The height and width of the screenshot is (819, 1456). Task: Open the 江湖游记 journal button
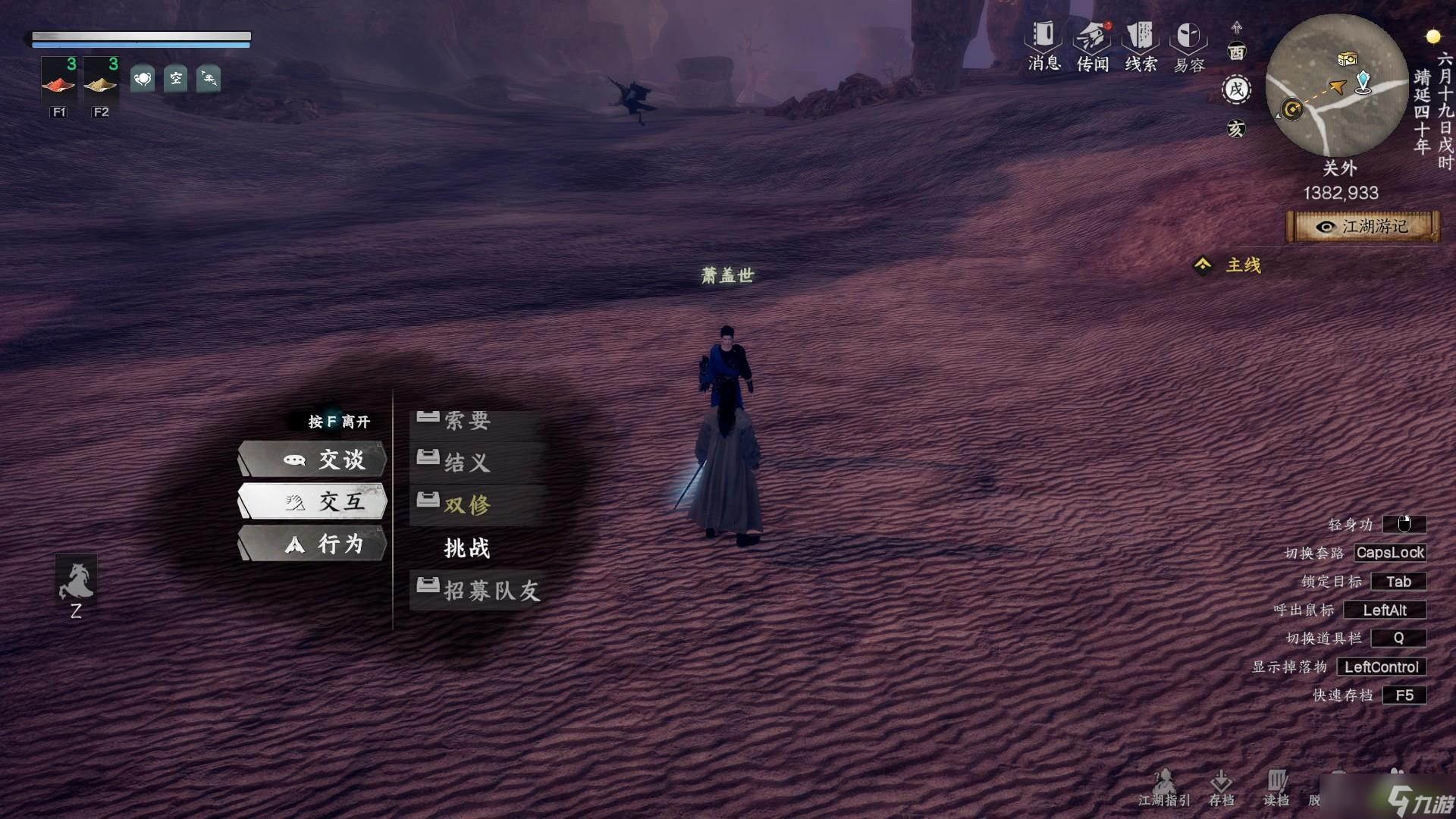(1363, 227)
